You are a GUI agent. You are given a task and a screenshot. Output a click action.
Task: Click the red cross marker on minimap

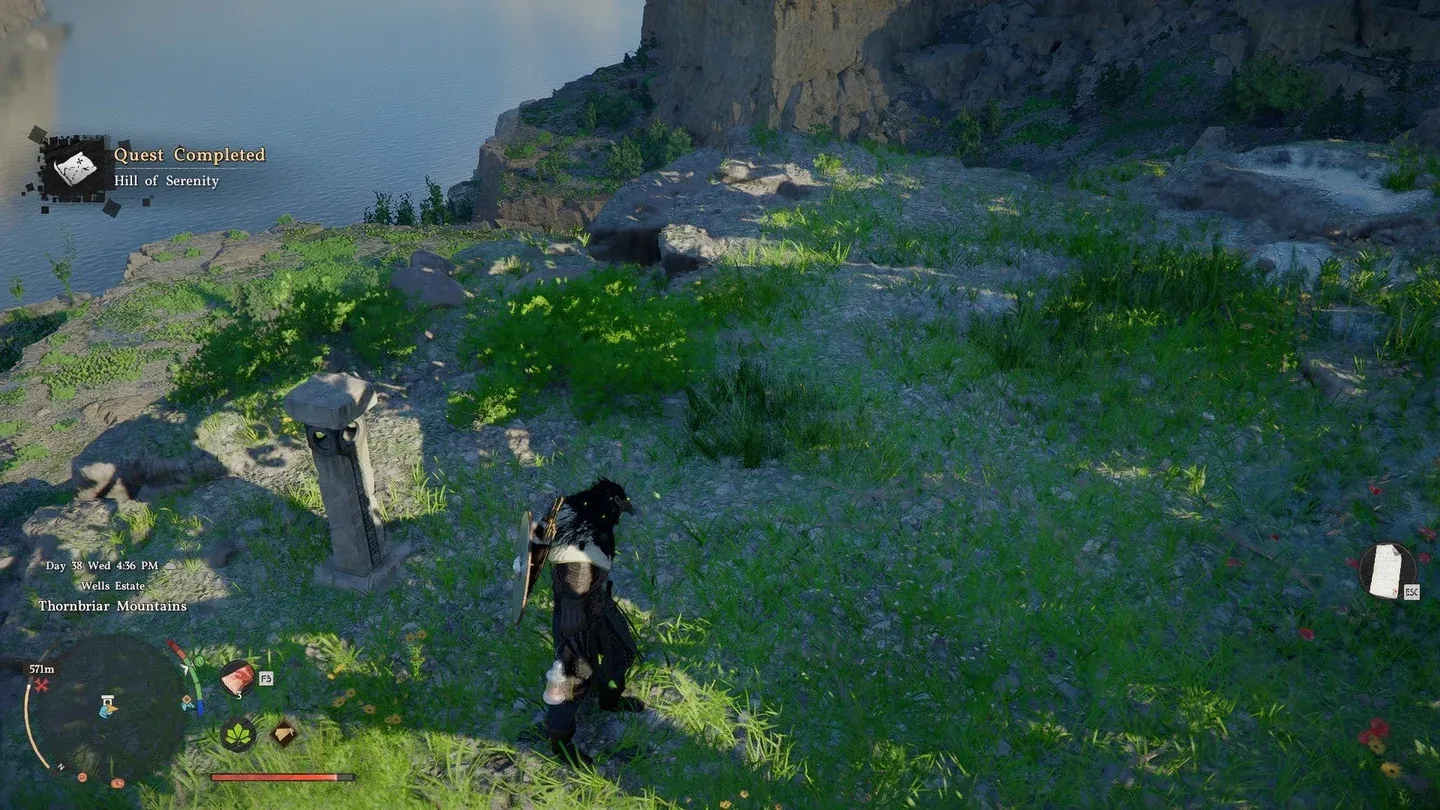click(x=41, y=686)
